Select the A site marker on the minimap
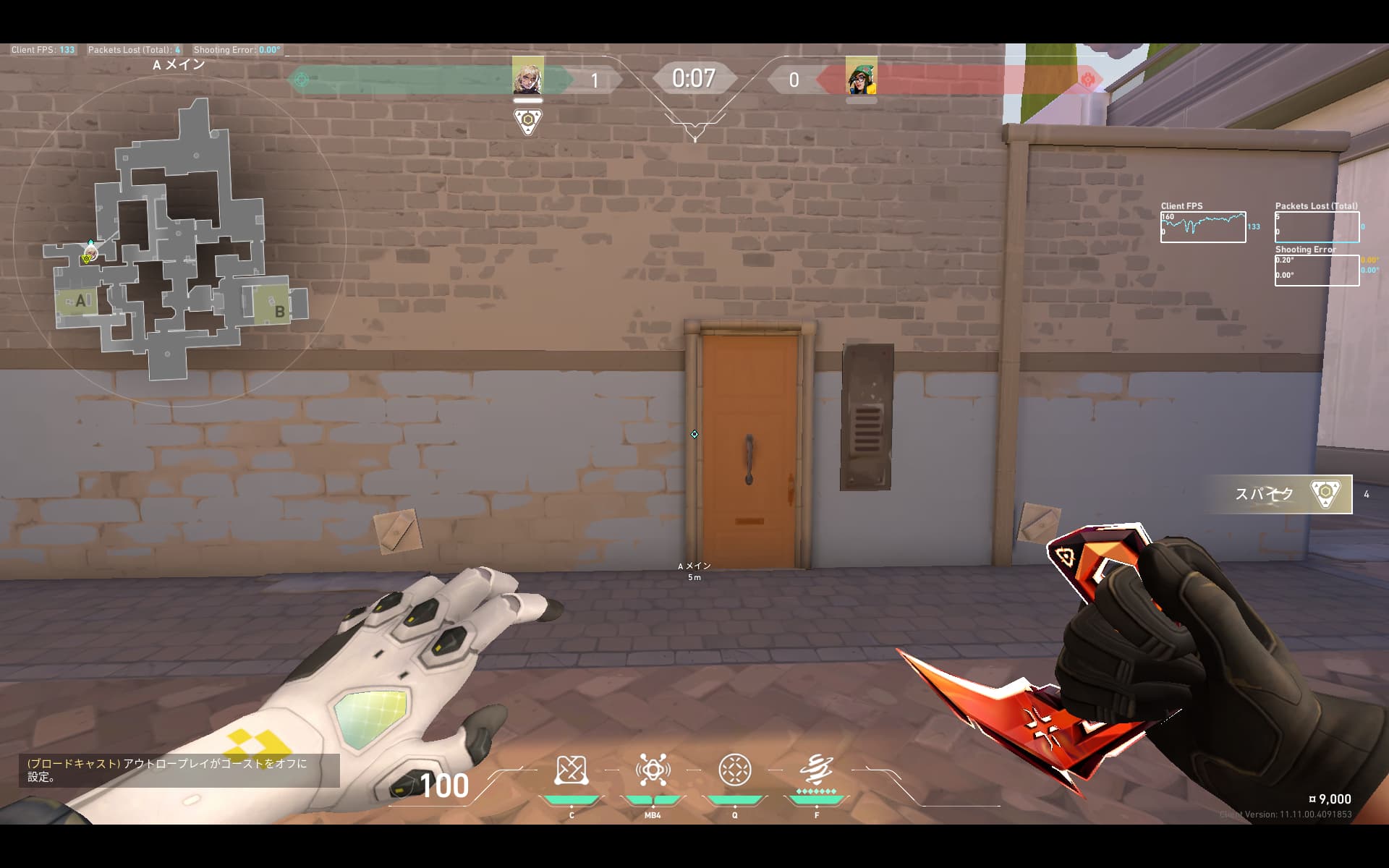 (80, 301)
